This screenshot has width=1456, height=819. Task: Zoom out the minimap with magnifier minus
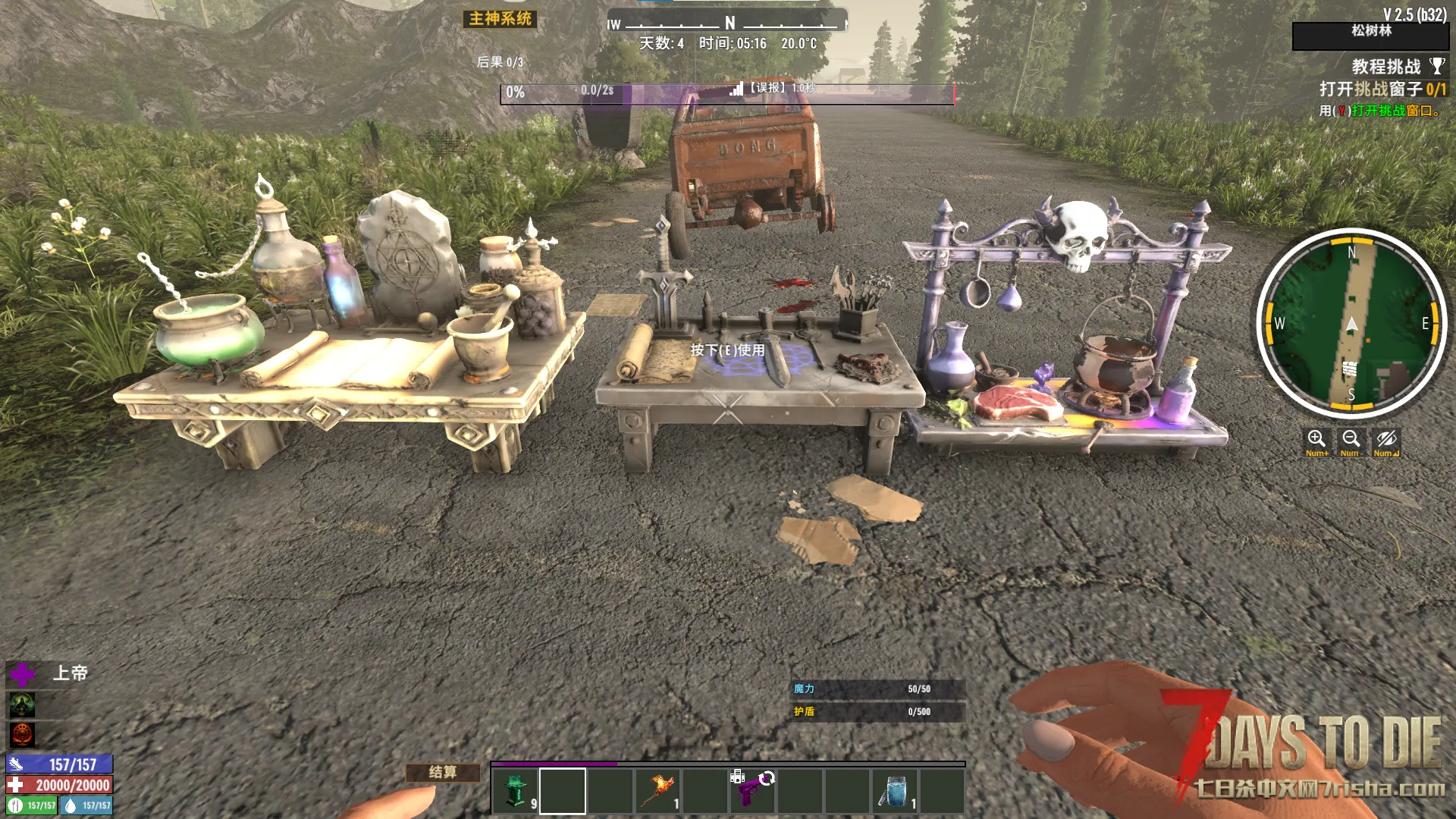click(1351, 441)
